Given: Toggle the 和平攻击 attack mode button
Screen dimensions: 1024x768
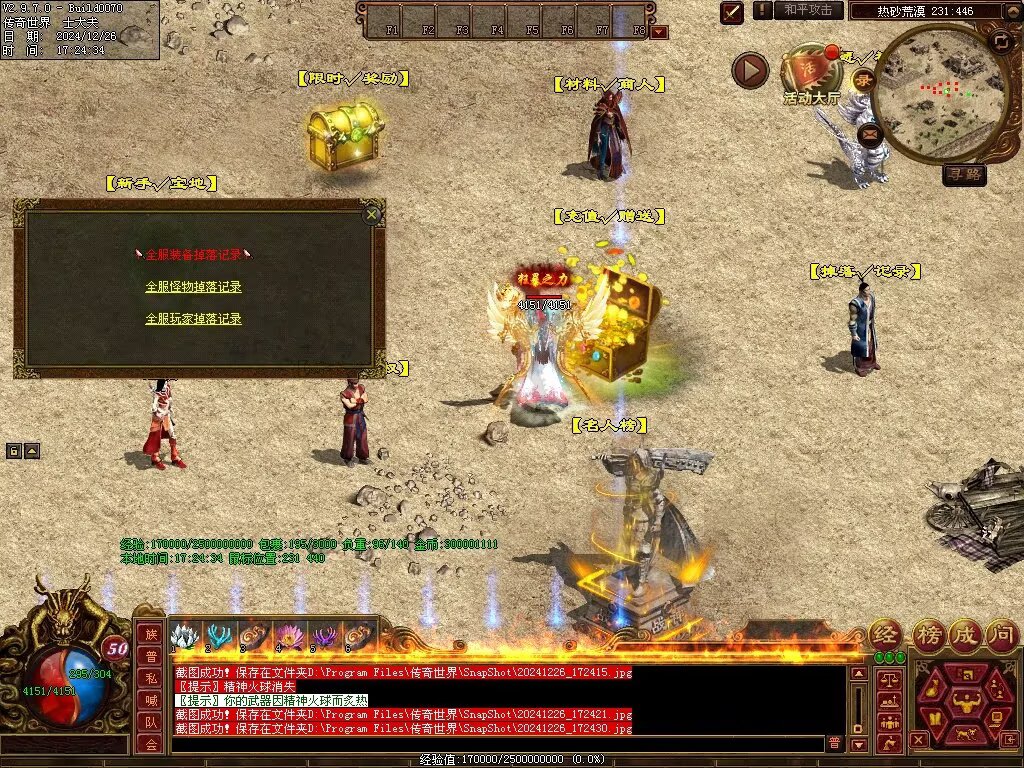Looking at the screenshot, I should 808,10.
